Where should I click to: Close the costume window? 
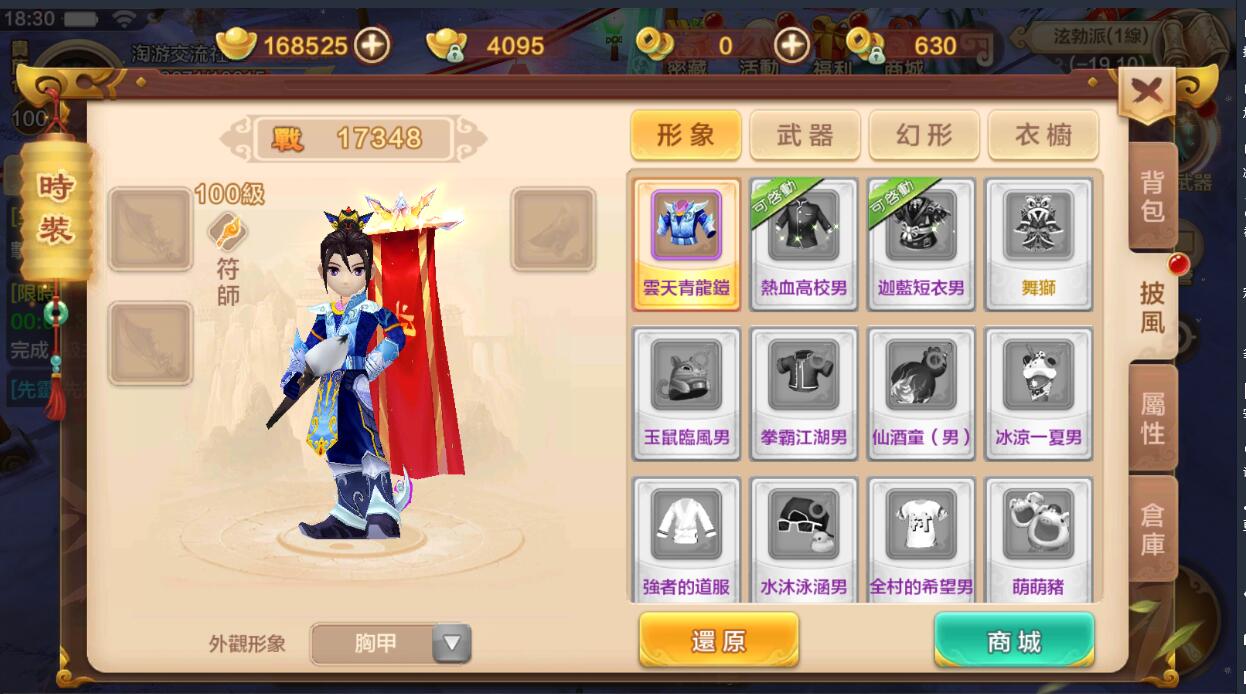[x=1146, y=93]
